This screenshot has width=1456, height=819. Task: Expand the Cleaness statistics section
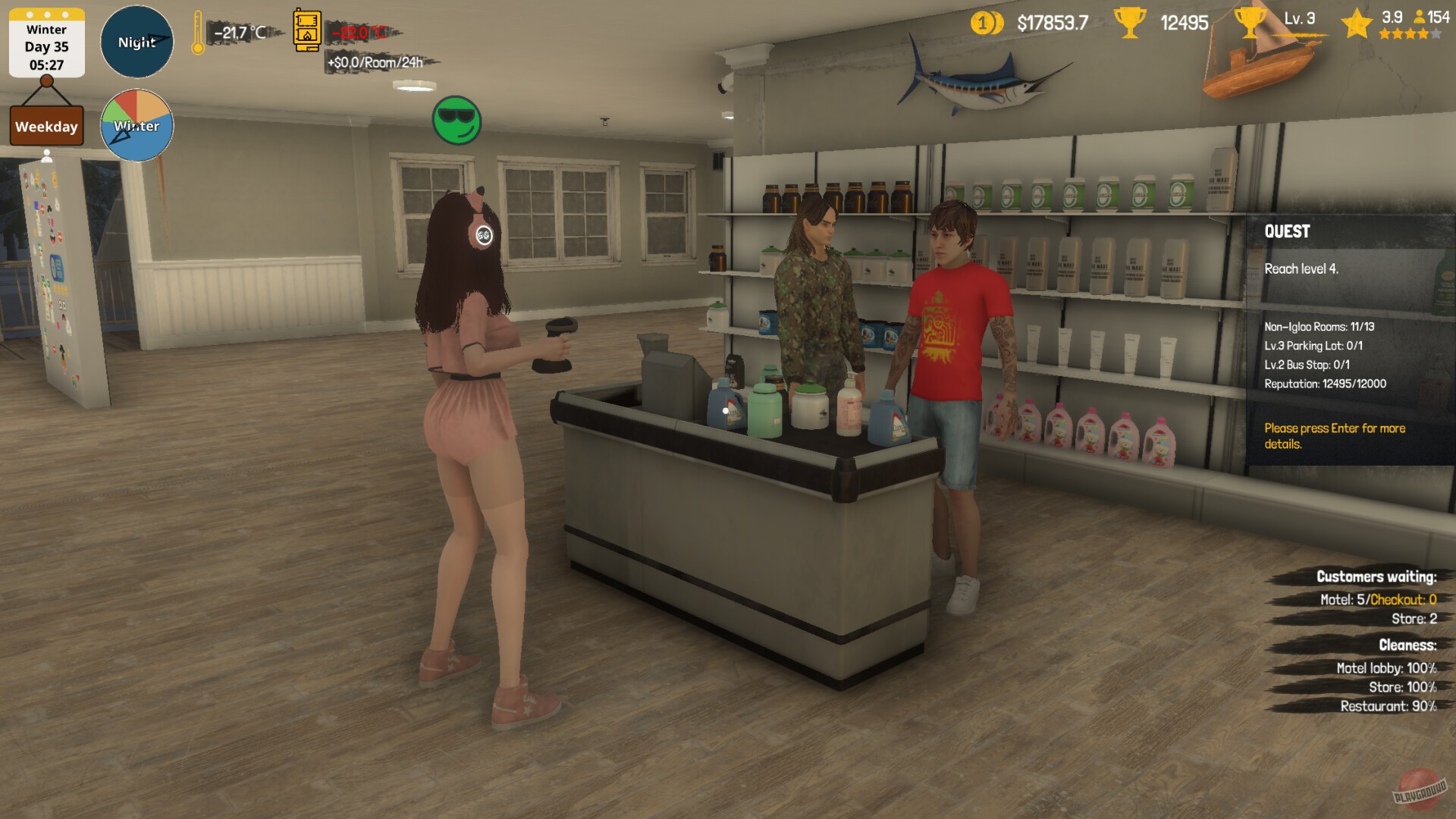coord(1407,646)
